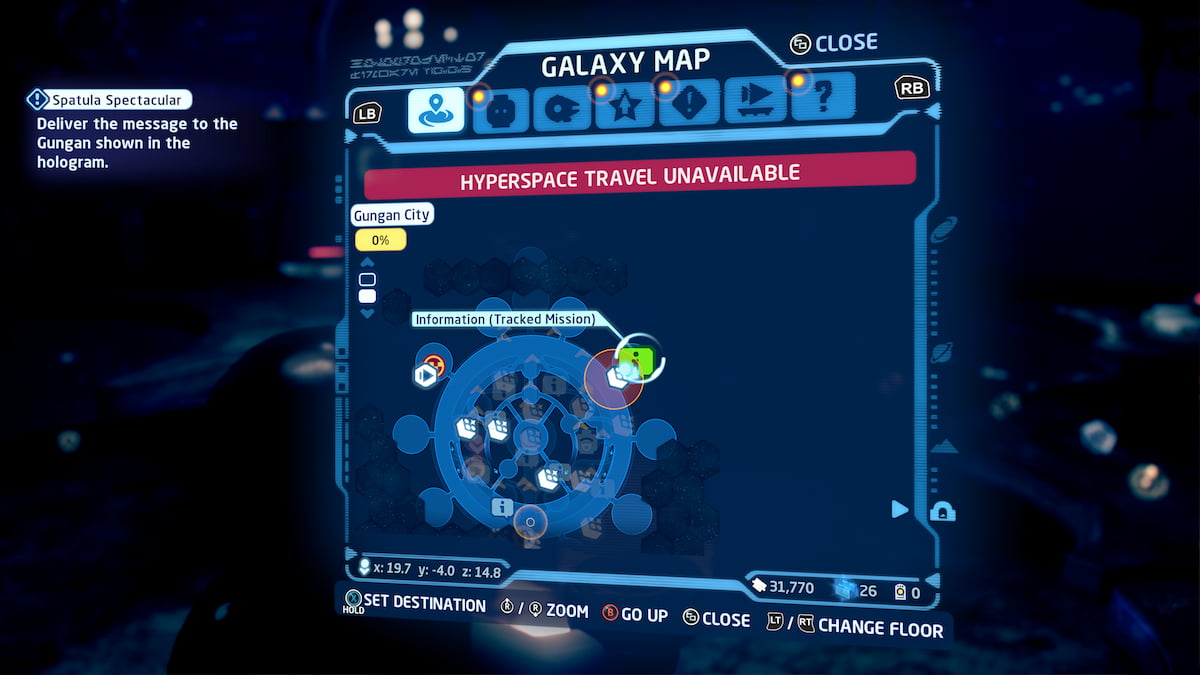Click the play arrow hexagon map marker
1200x675 pixels.
425,376
